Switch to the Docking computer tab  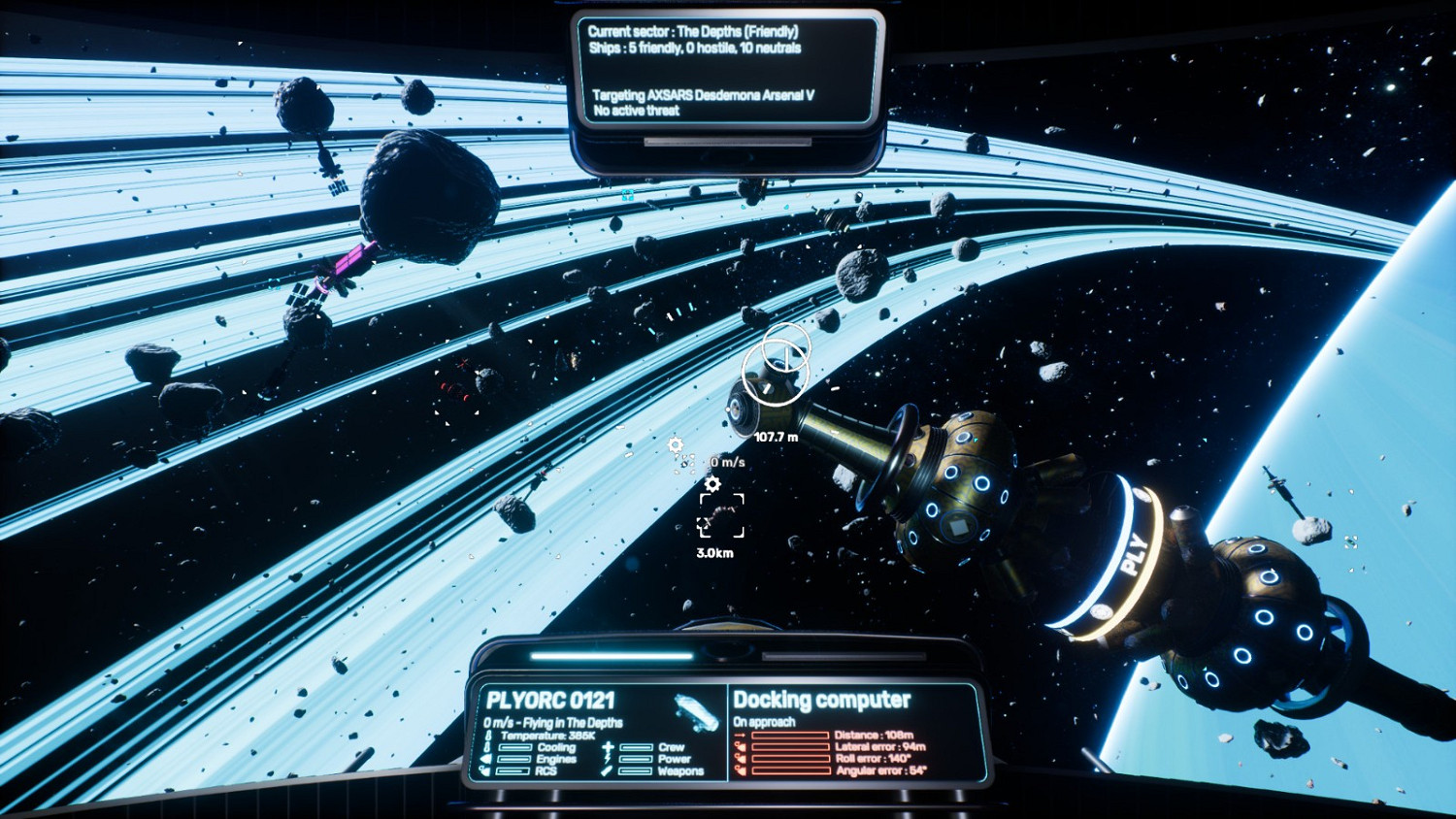pos(822,700)
